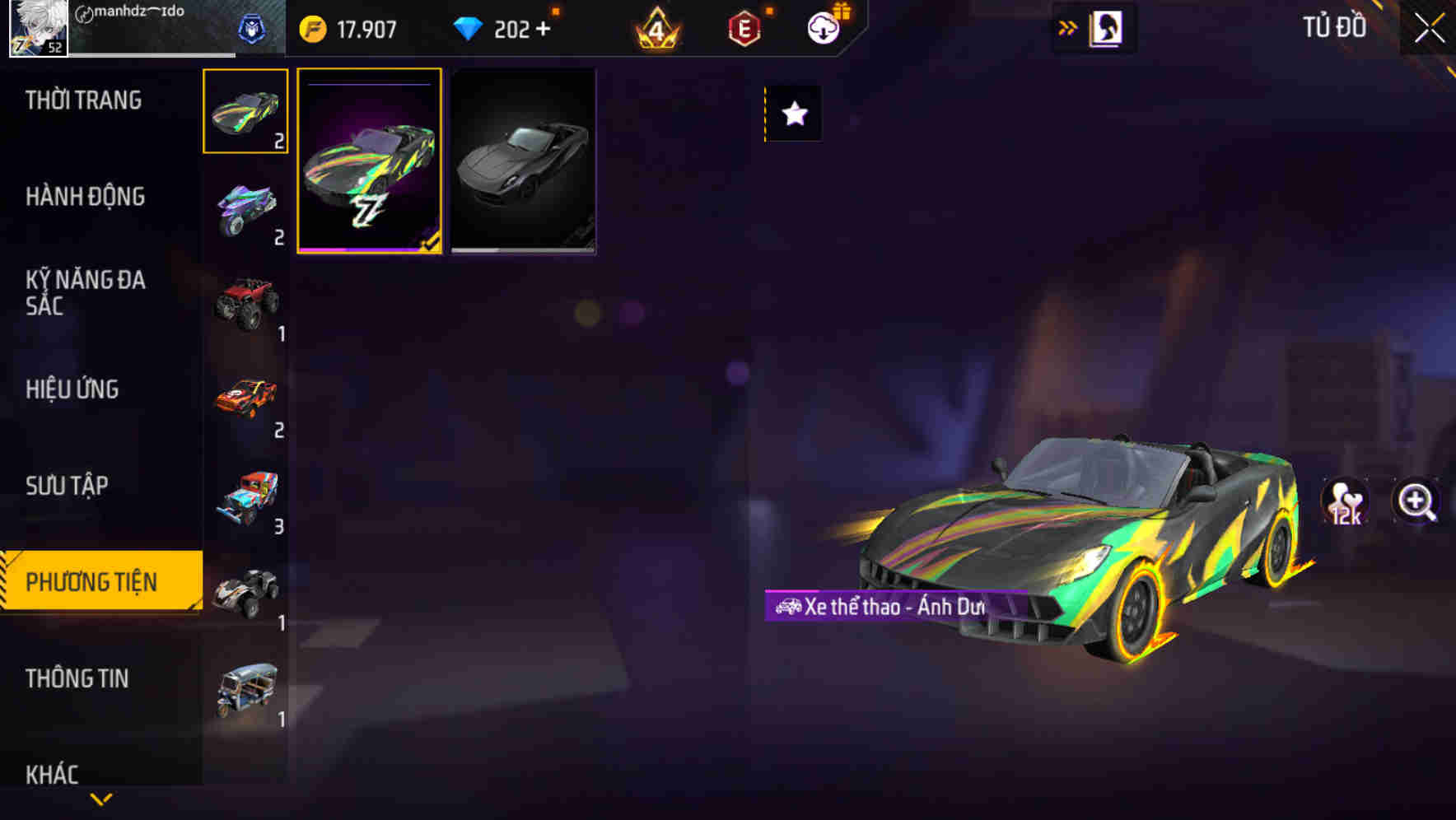Open the gold coin top-up icon
This screenshot has width=1456, height=820.
click(313, 28)
